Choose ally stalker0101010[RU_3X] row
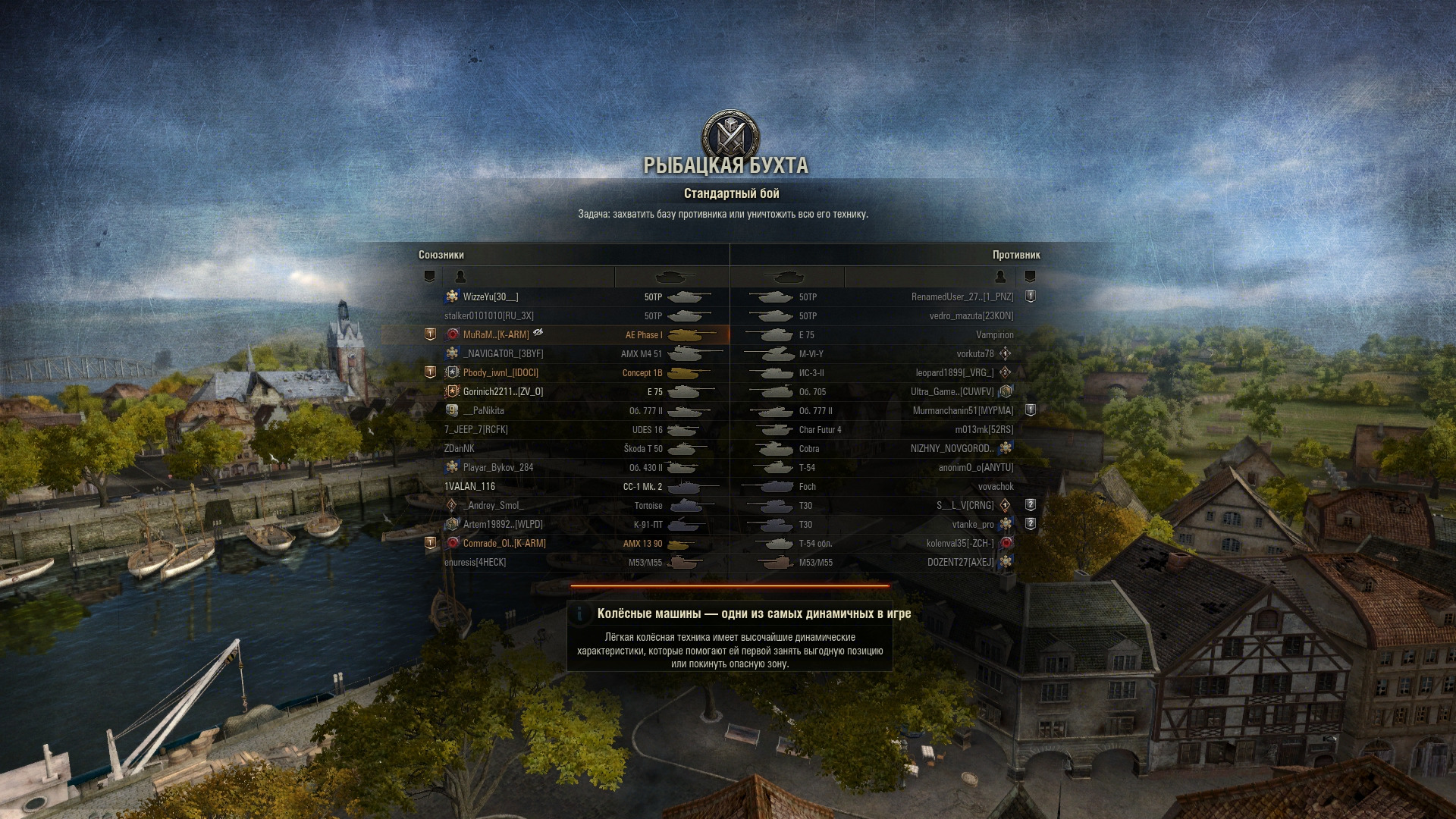 pyautogui.click(x=489, y=316)
